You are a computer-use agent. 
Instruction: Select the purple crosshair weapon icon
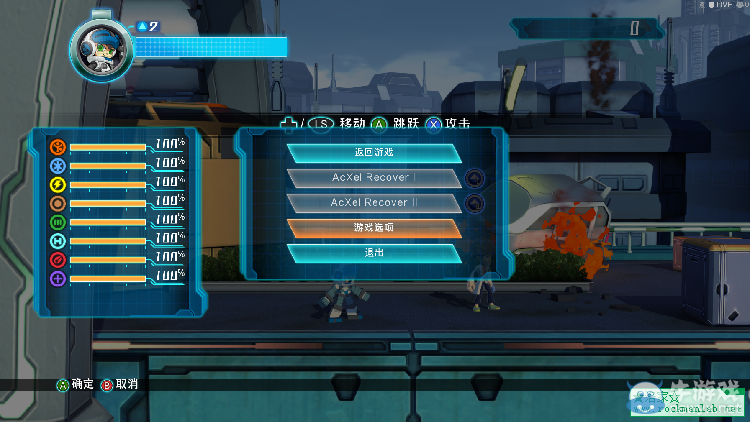pyautogui.click(x=57, y=279)
